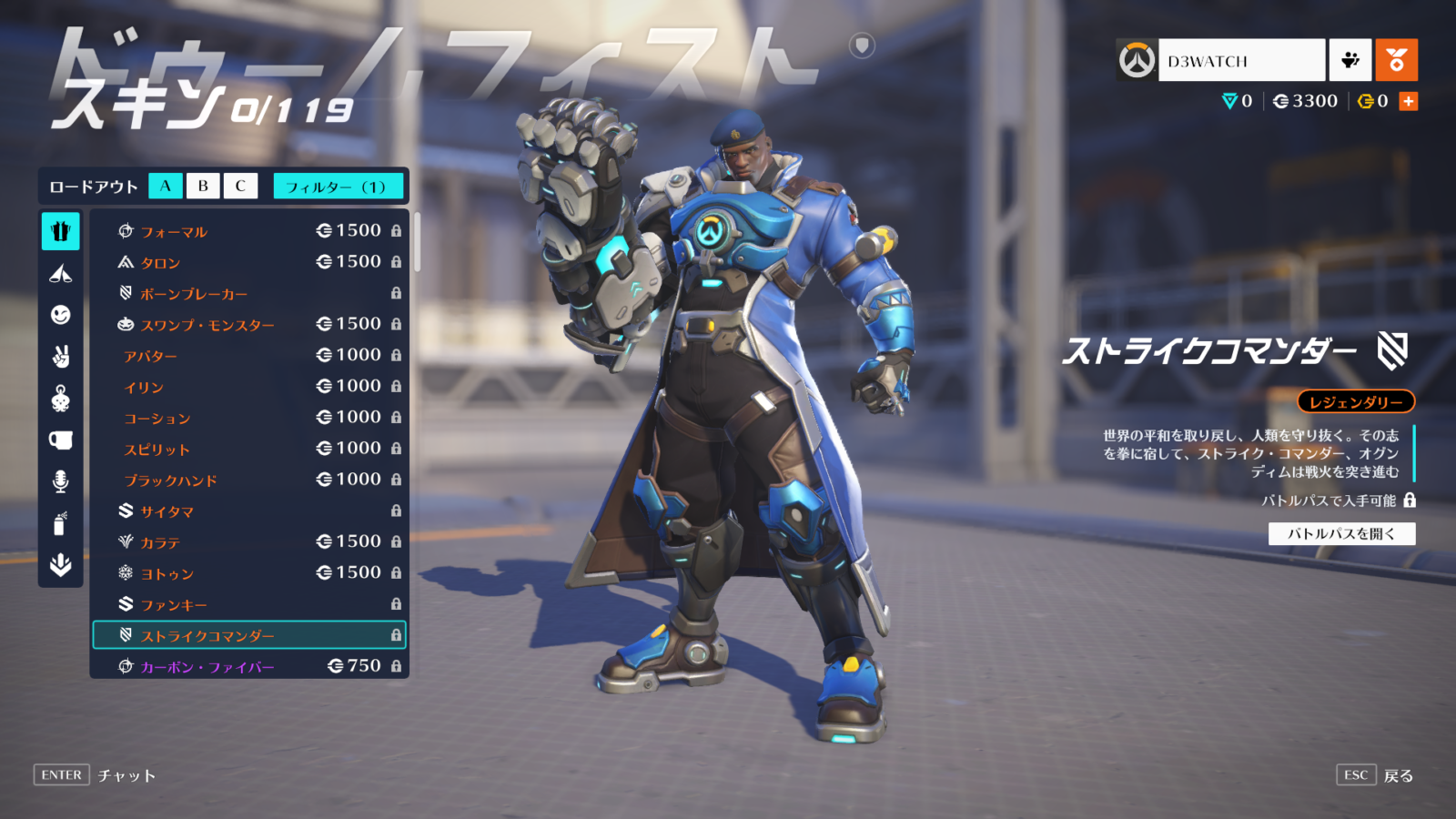Select the Weapon Charms category icon

tap(60, 273)
